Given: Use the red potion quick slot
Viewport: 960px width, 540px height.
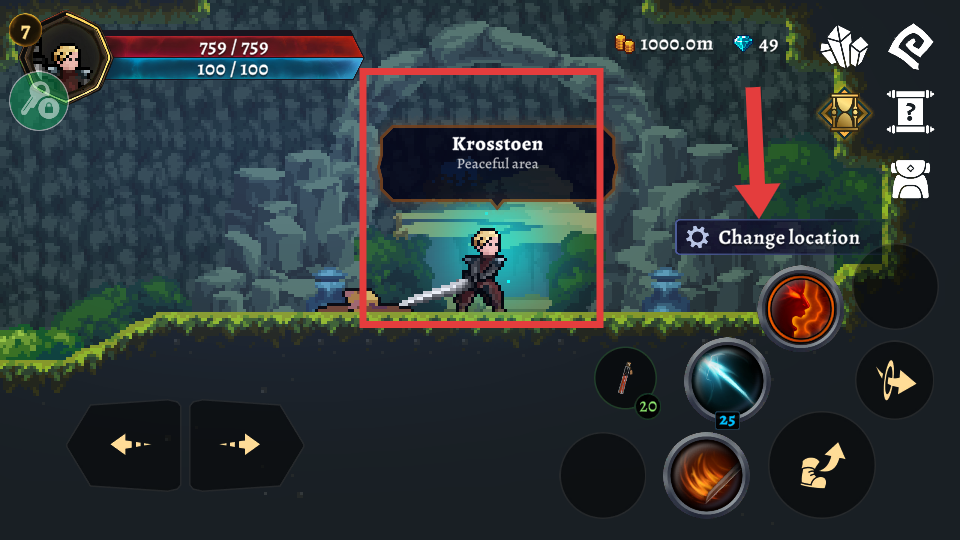Looking at the screenshot, I should tap(625, 377).
